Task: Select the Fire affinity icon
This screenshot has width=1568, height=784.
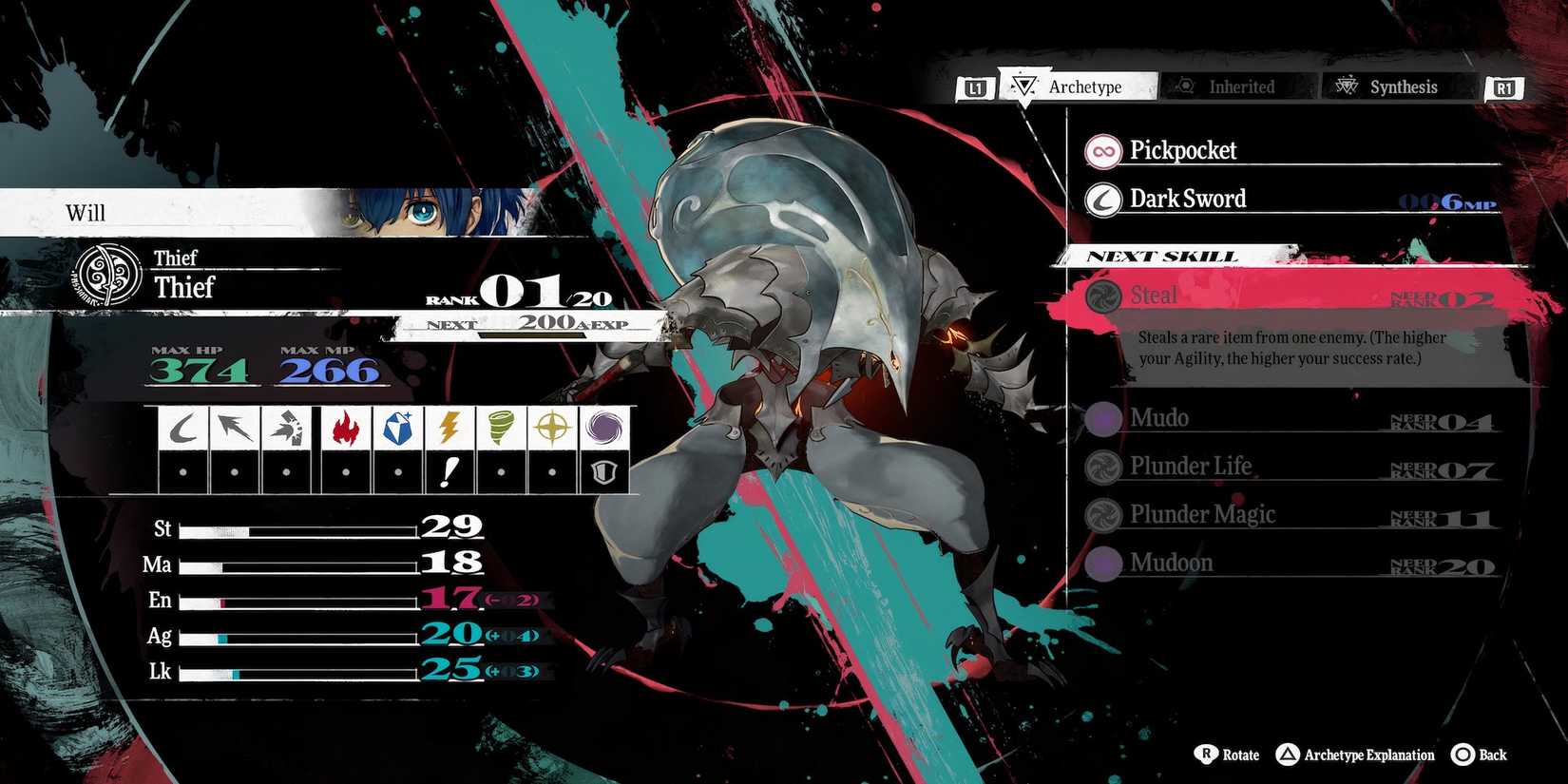Action: click(x=344, y=428)
